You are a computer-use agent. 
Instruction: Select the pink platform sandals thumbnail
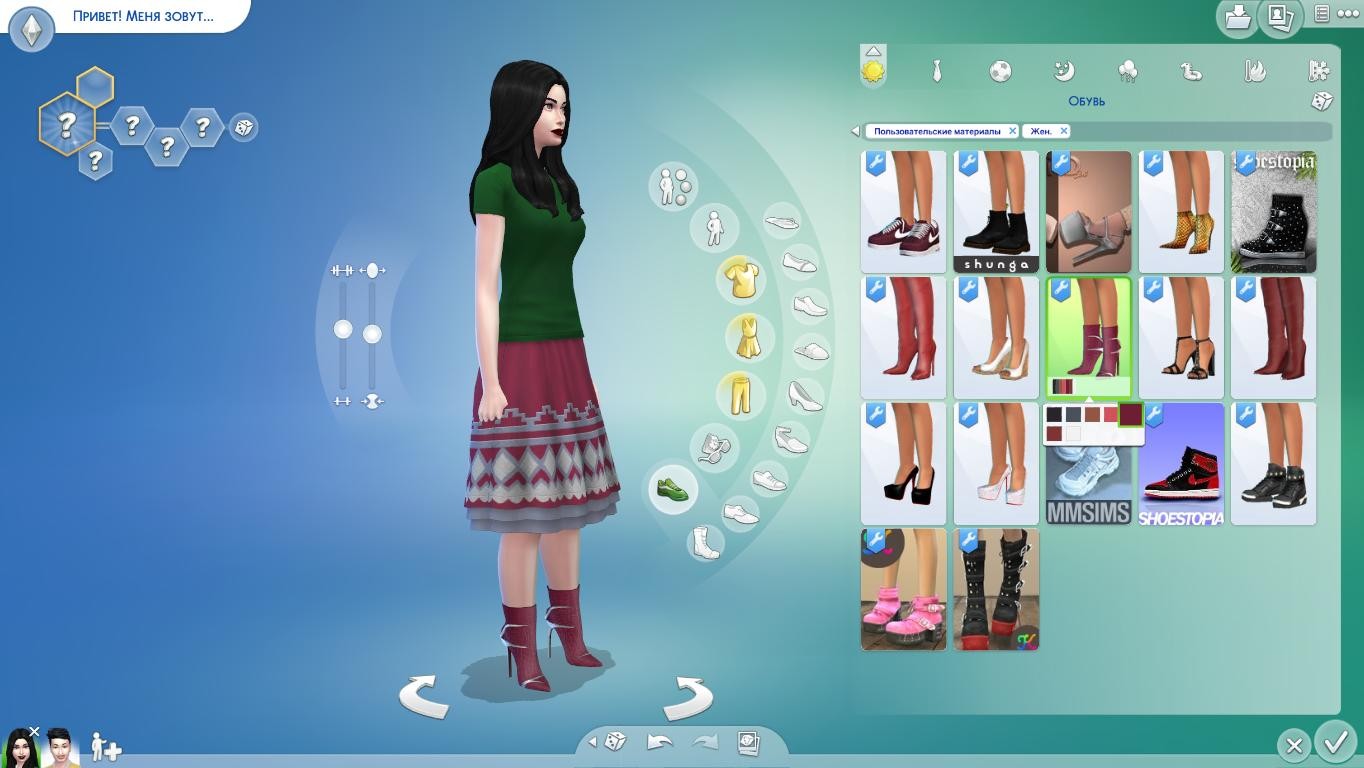tap(903, 590)
